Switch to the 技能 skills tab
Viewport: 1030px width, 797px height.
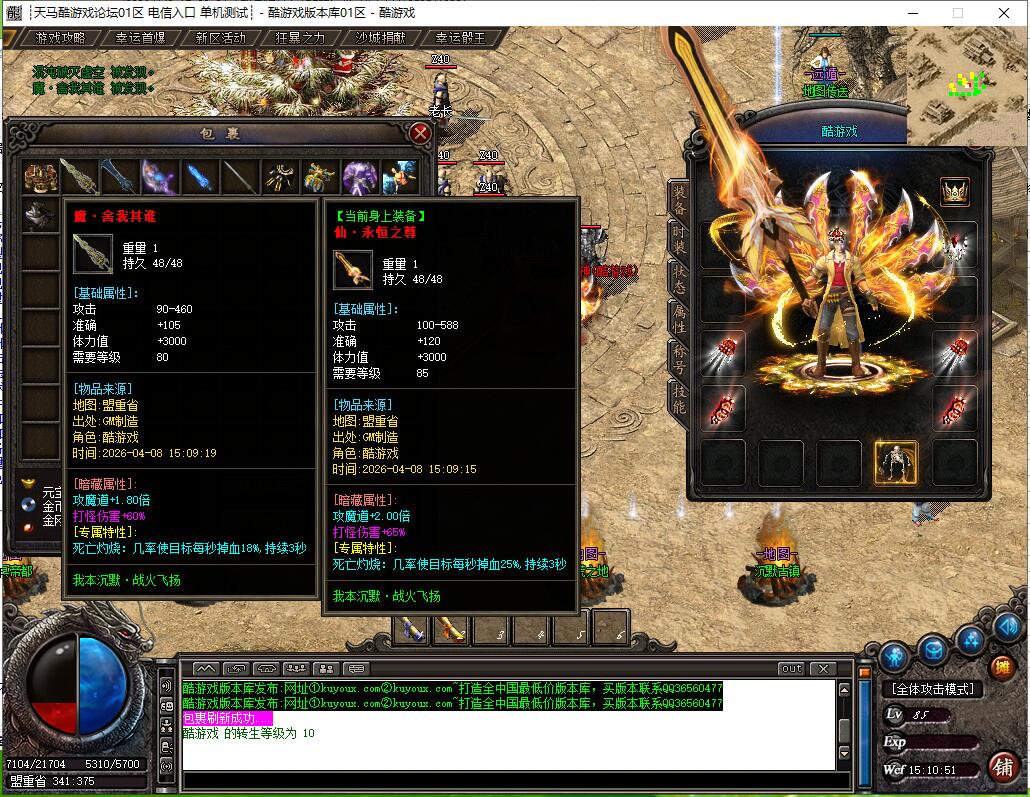click(679, 396)
